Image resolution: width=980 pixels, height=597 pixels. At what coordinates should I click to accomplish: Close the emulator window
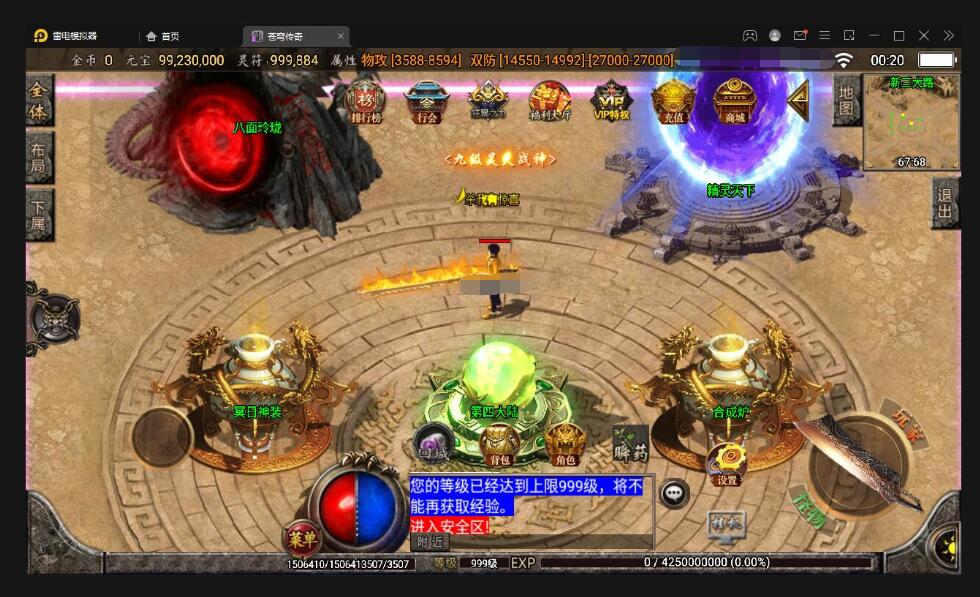[x=951, y=35]
